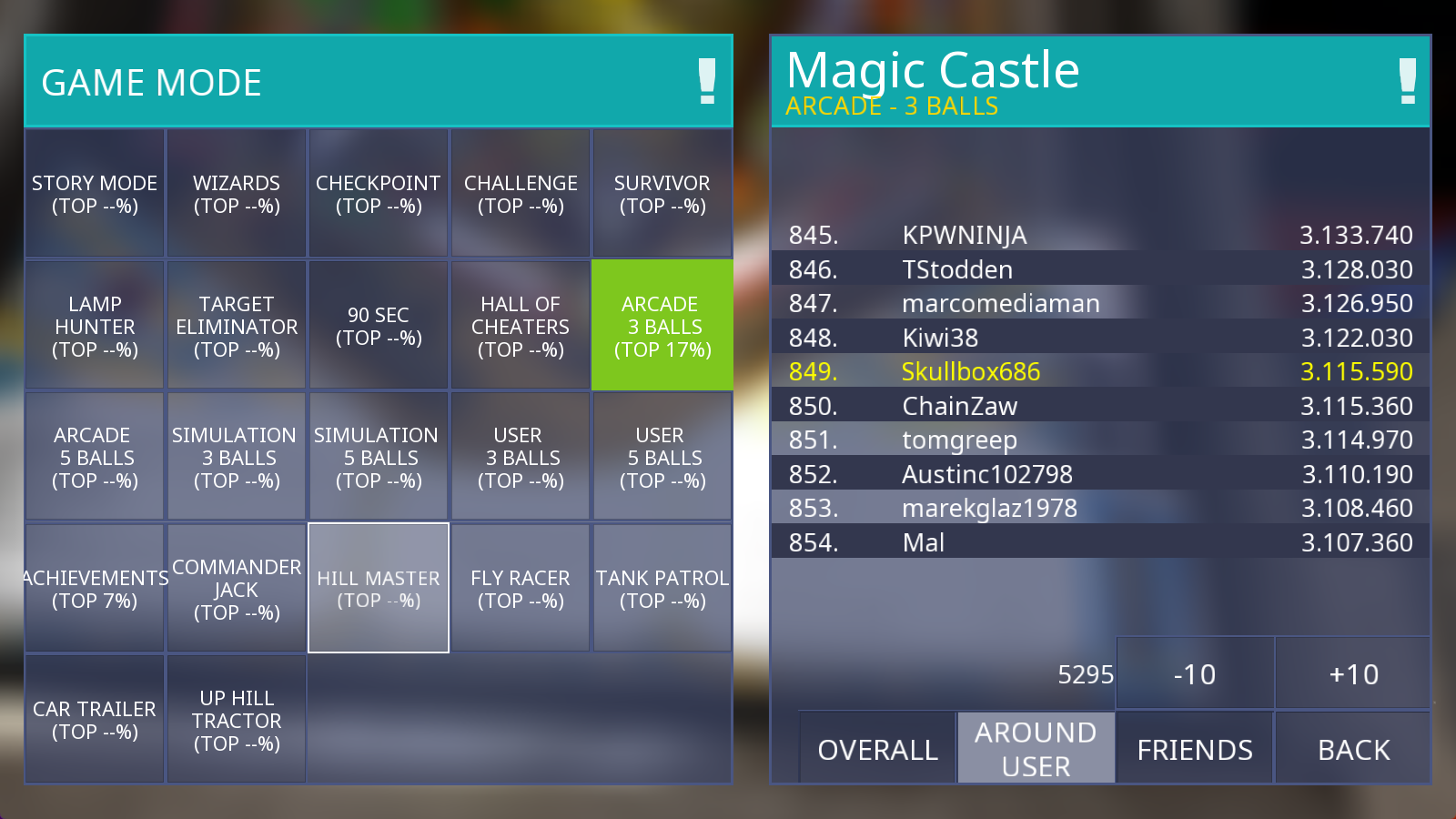Click the -10 leaderboard page button

tap(1195, 673)
